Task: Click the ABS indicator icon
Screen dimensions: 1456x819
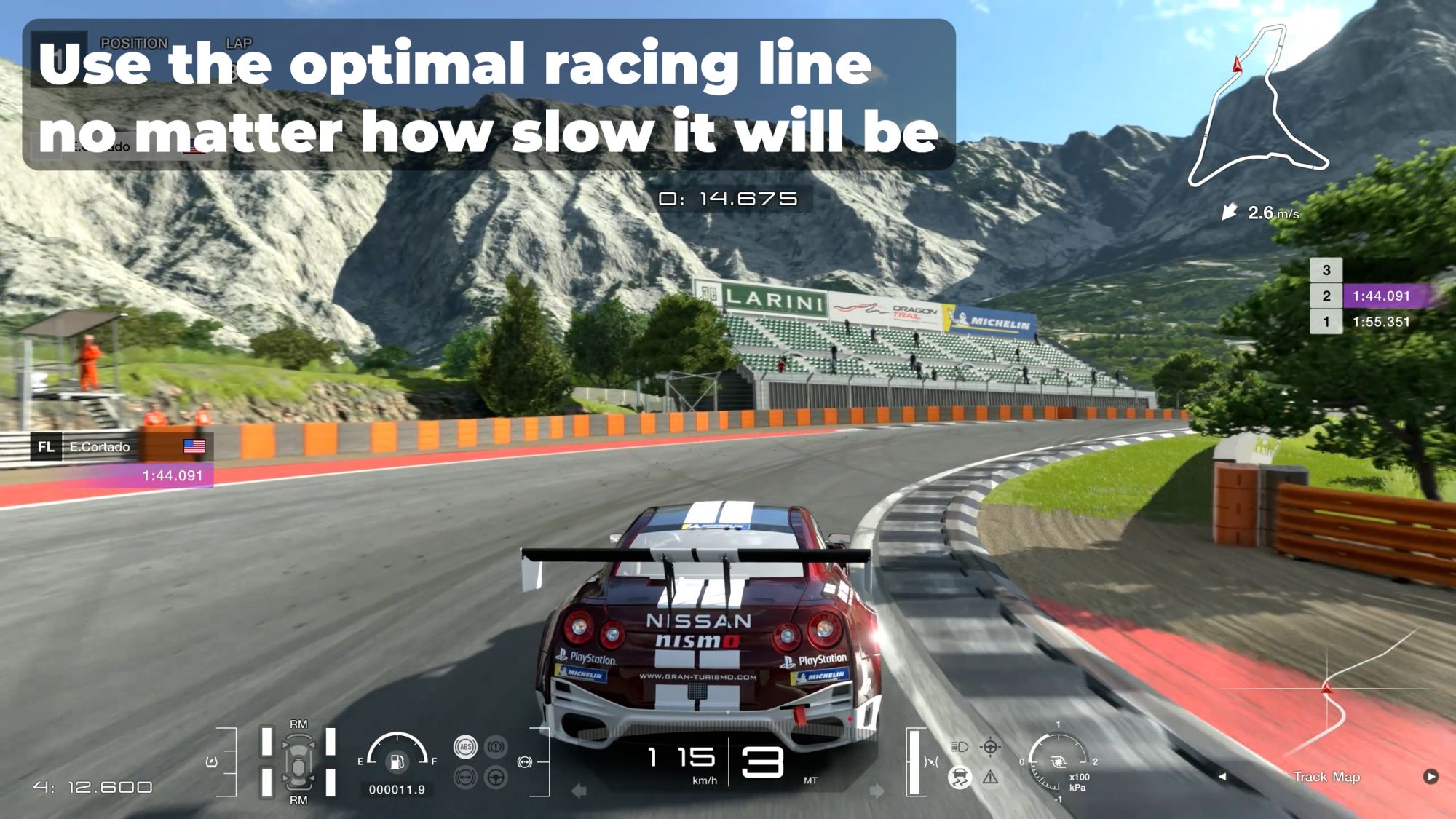Action: coord(465,747)
